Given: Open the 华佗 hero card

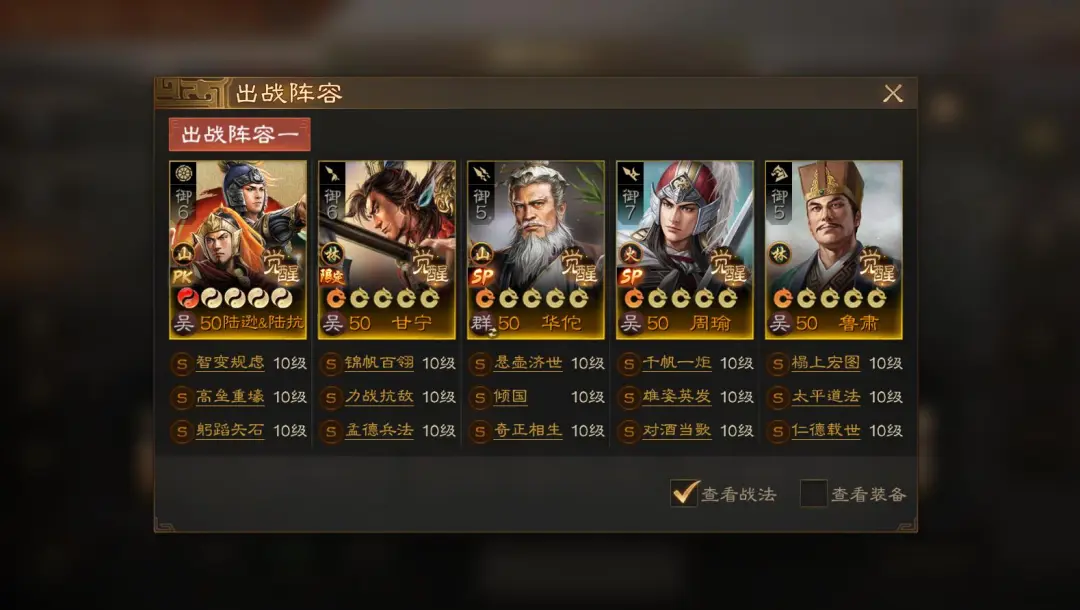Looking at the screenshot, I should tap(536, 249).
